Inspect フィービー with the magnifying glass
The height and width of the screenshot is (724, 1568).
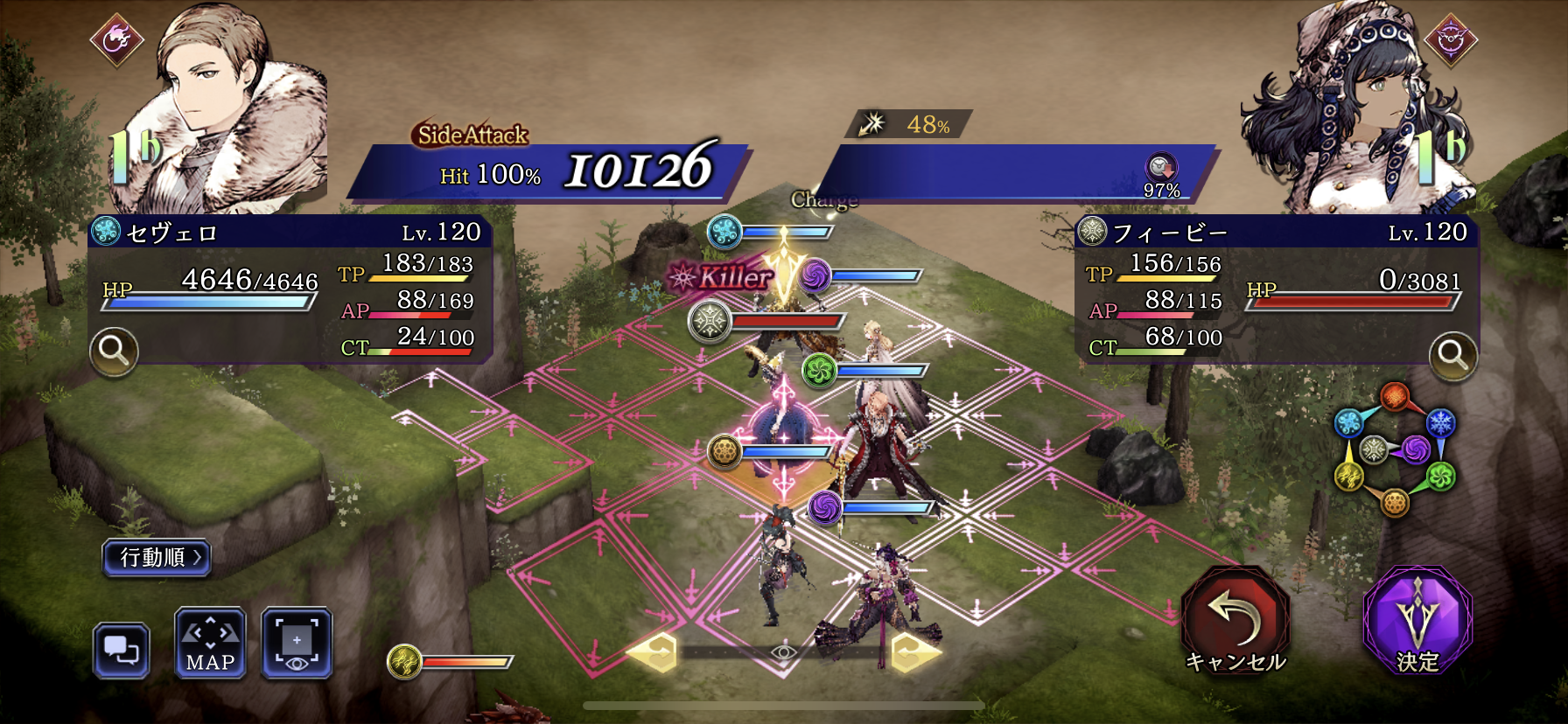[1452, 355]
